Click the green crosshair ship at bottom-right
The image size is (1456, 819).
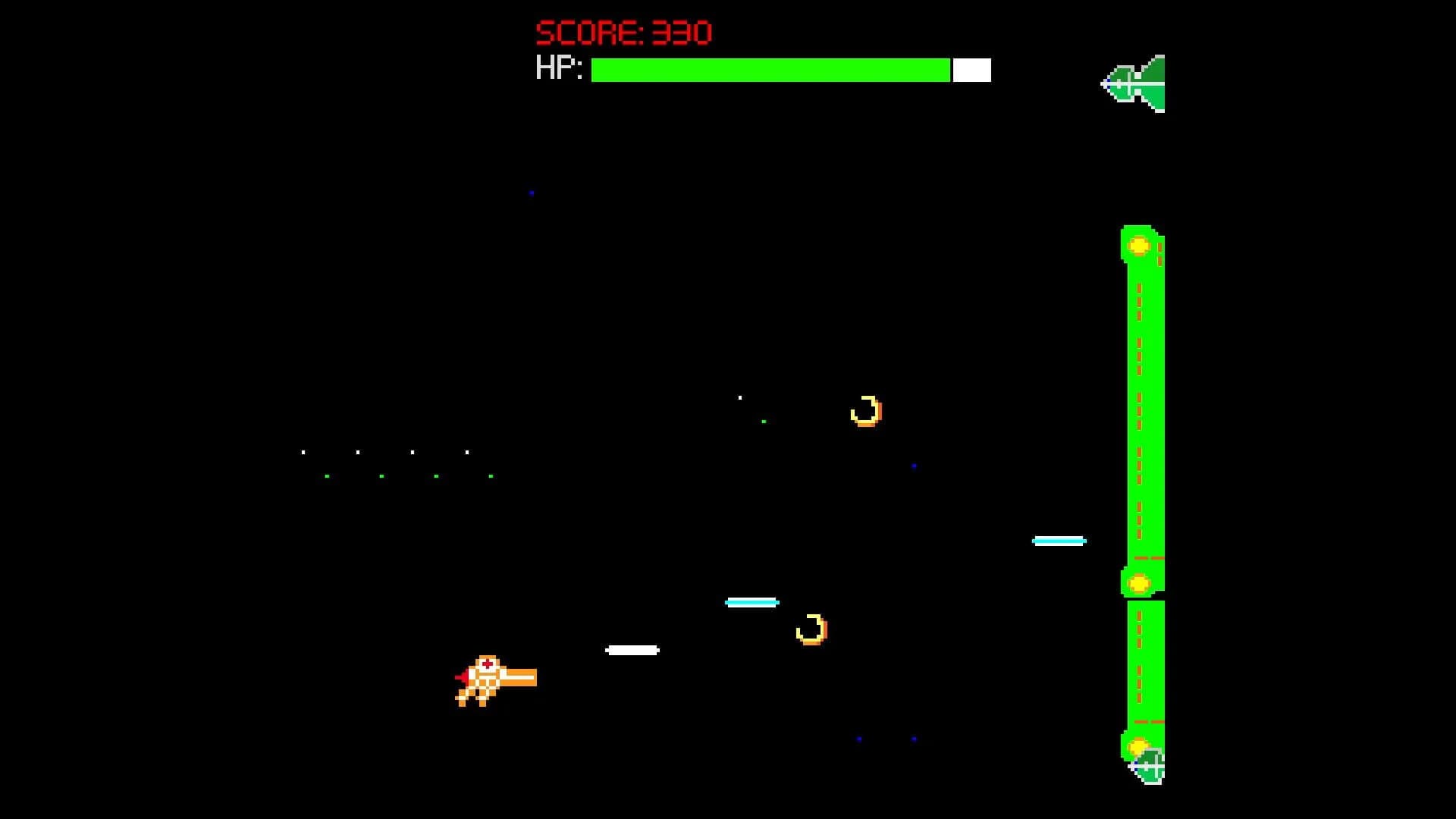(x=1150, y=765)
